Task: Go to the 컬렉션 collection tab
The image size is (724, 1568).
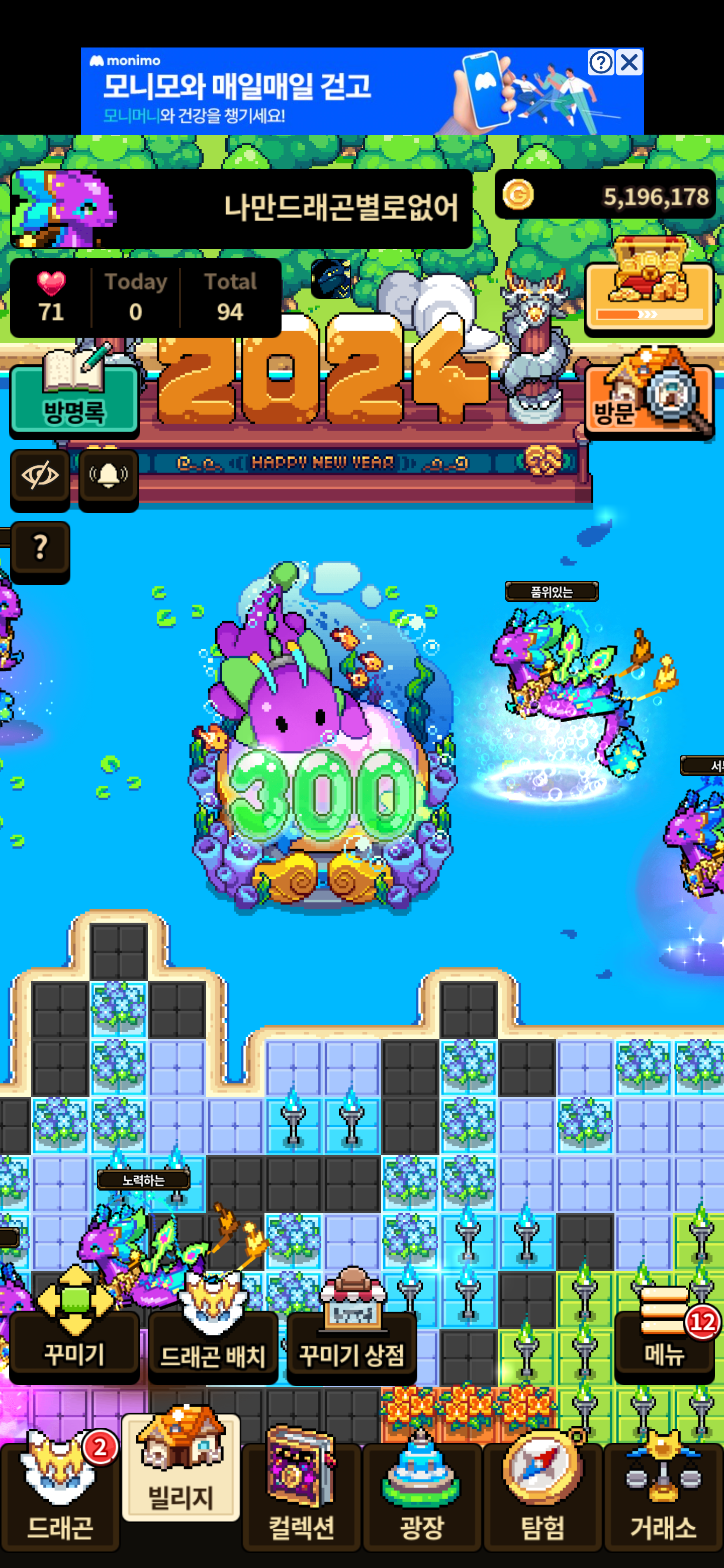Action: (301, 1495)
